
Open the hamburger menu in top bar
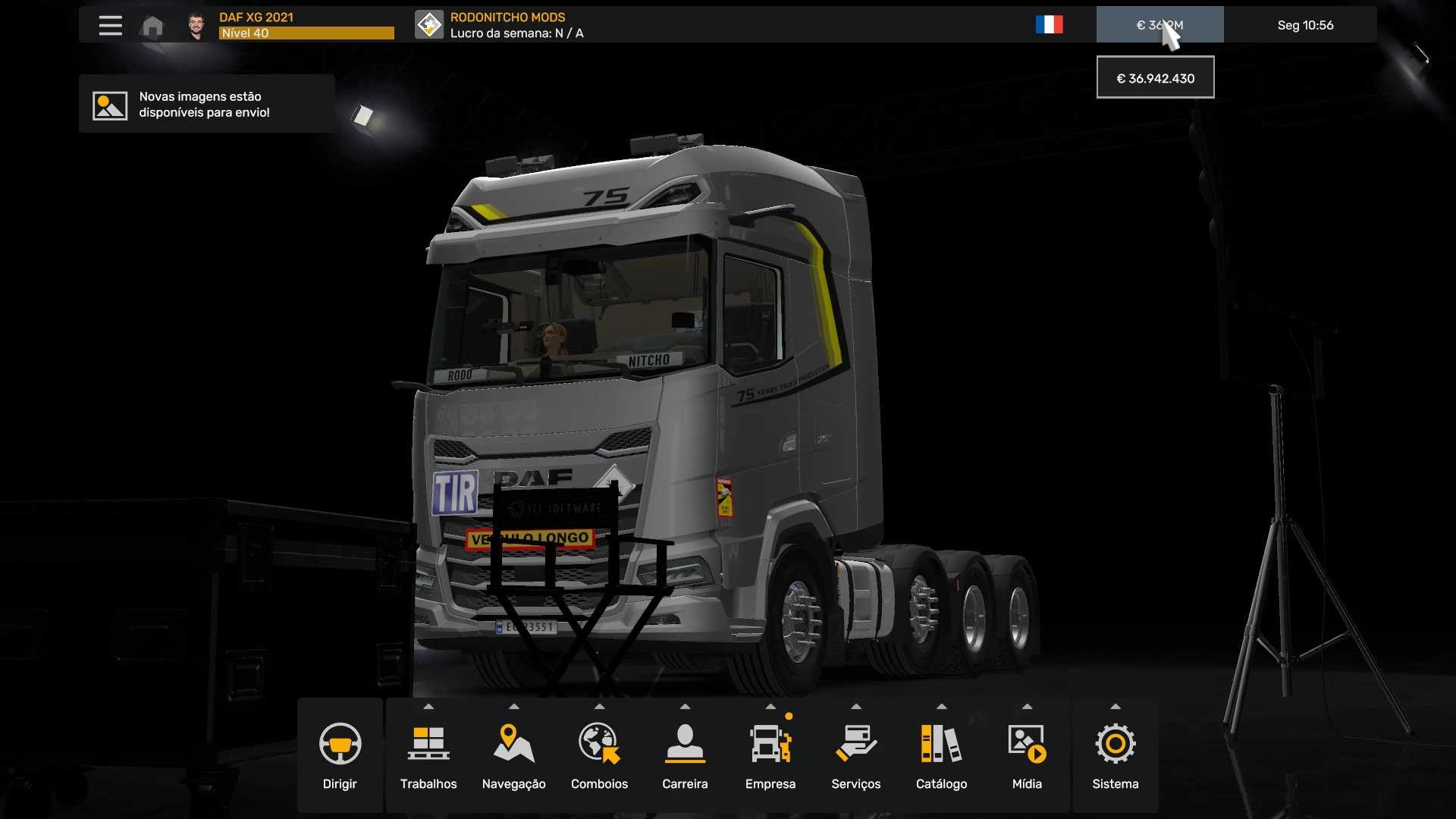(x=110, y=25)
